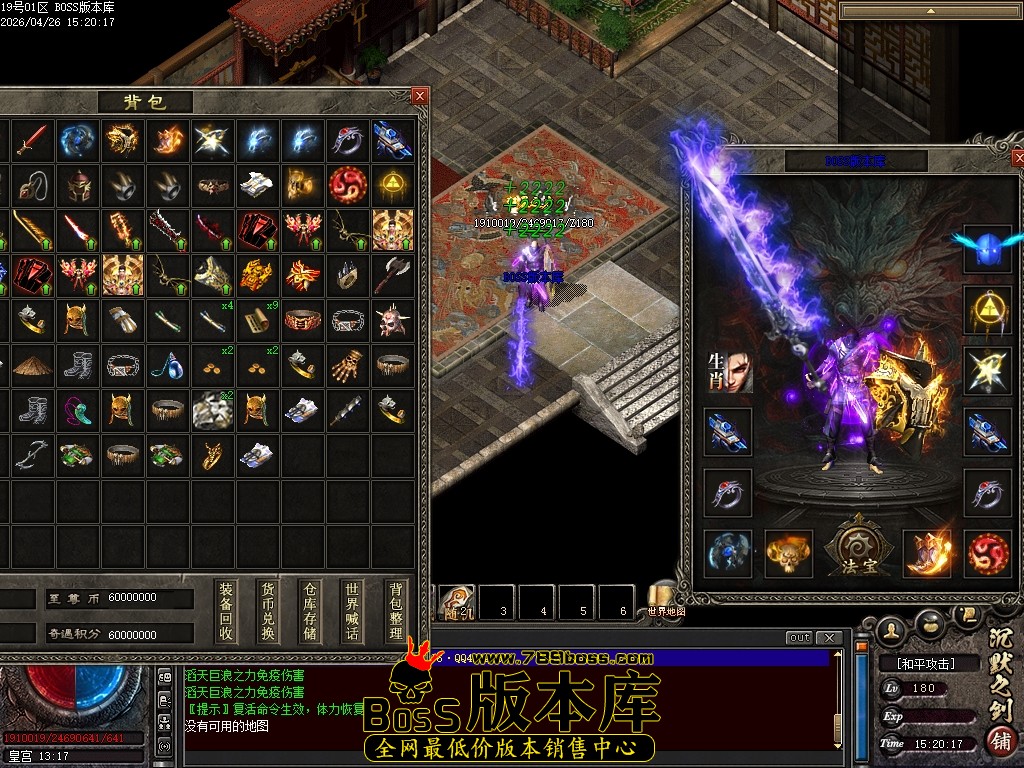Click the 装备回收 equipment recycle button
1024x768 pixels.
[x=227, y=611]
